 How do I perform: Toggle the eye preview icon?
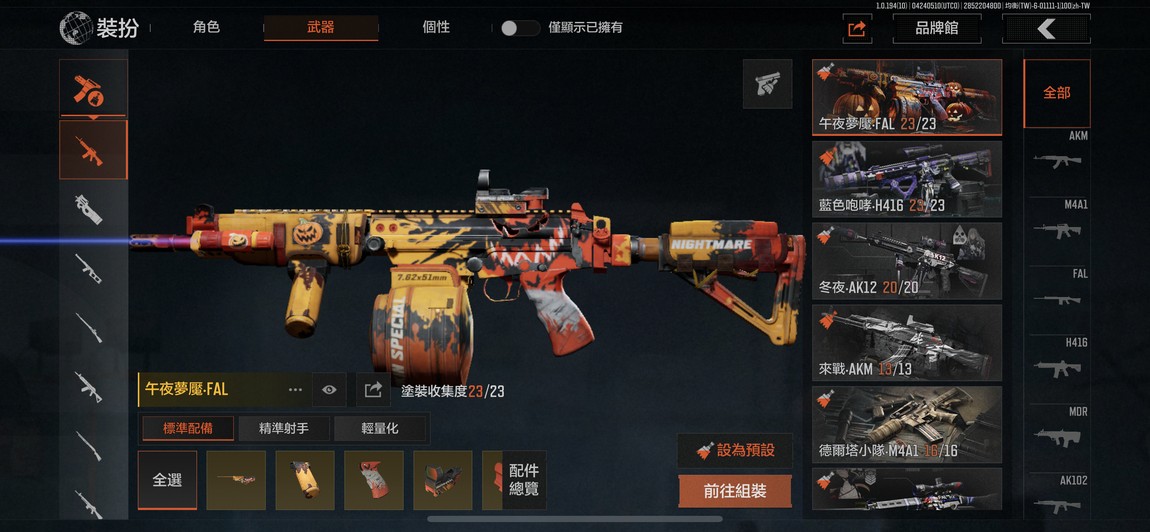[329, 390]
